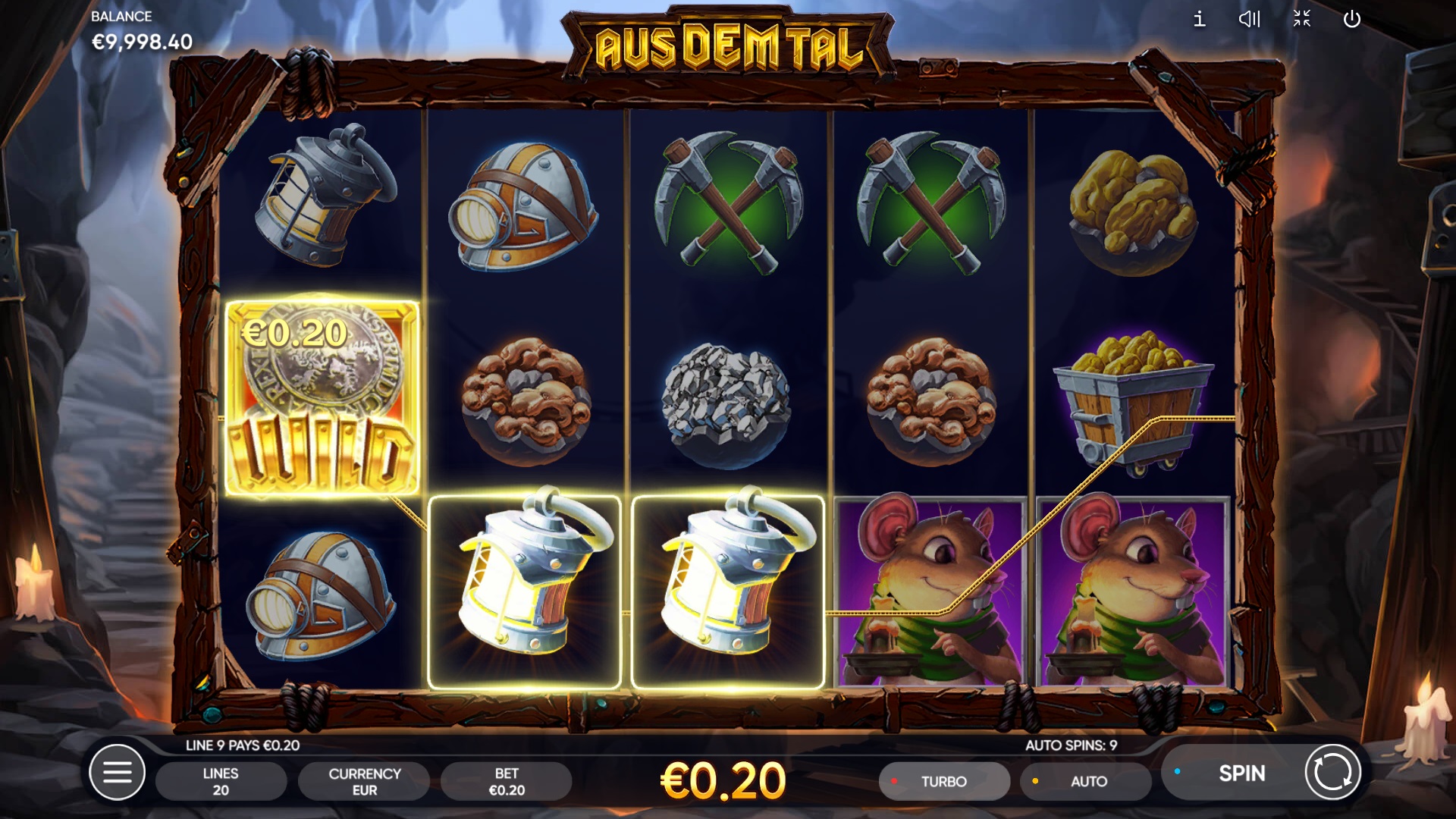
Task: Change the Lines setting
Action: pos(221,781)
